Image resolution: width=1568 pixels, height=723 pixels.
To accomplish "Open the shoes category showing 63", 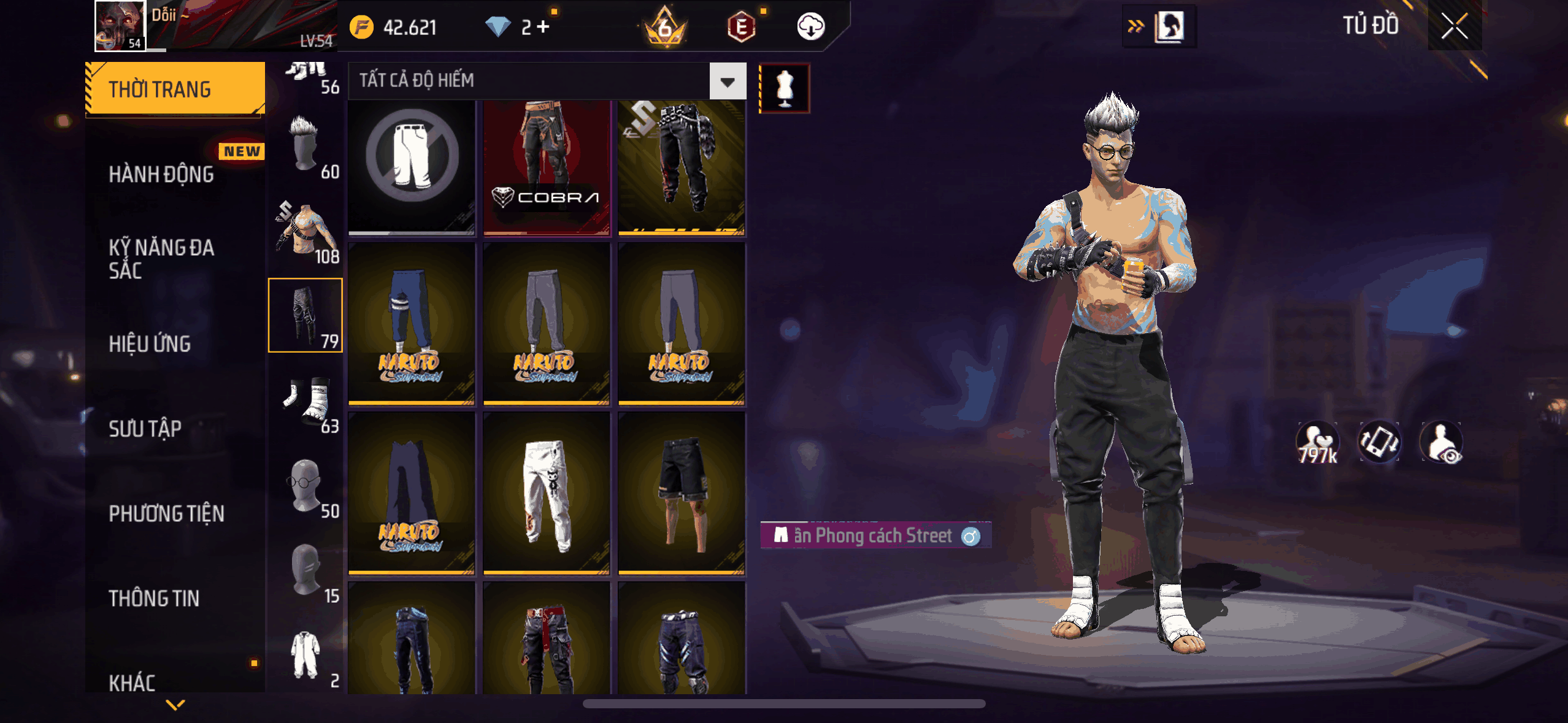I will coord(306,401).
